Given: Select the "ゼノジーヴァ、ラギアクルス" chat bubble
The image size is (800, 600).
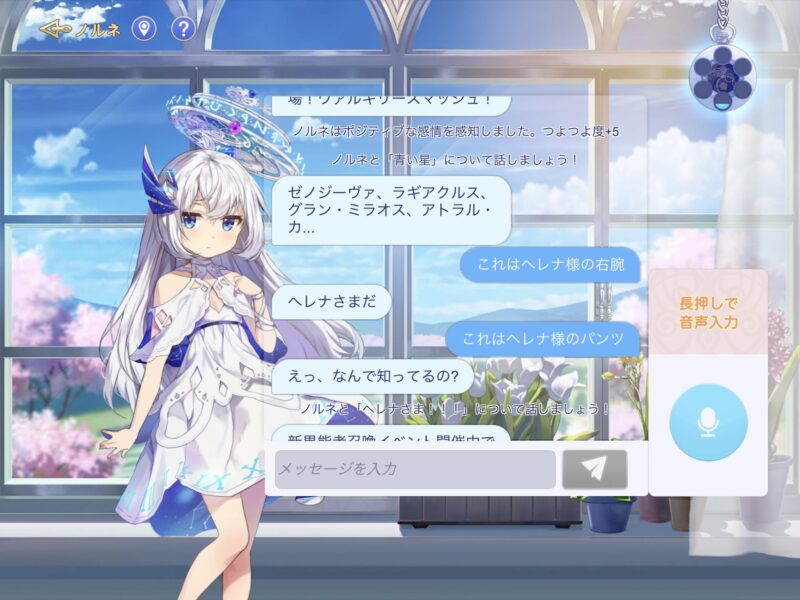Looking at the screenshot, I should click(391, 209).
